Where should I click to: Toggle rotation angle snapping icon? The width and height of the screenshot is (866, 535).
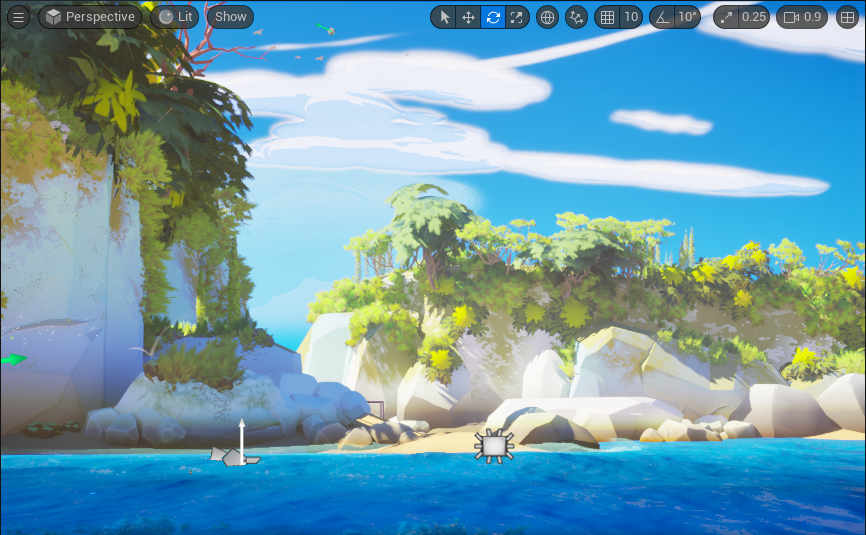[x=662, y=17]
